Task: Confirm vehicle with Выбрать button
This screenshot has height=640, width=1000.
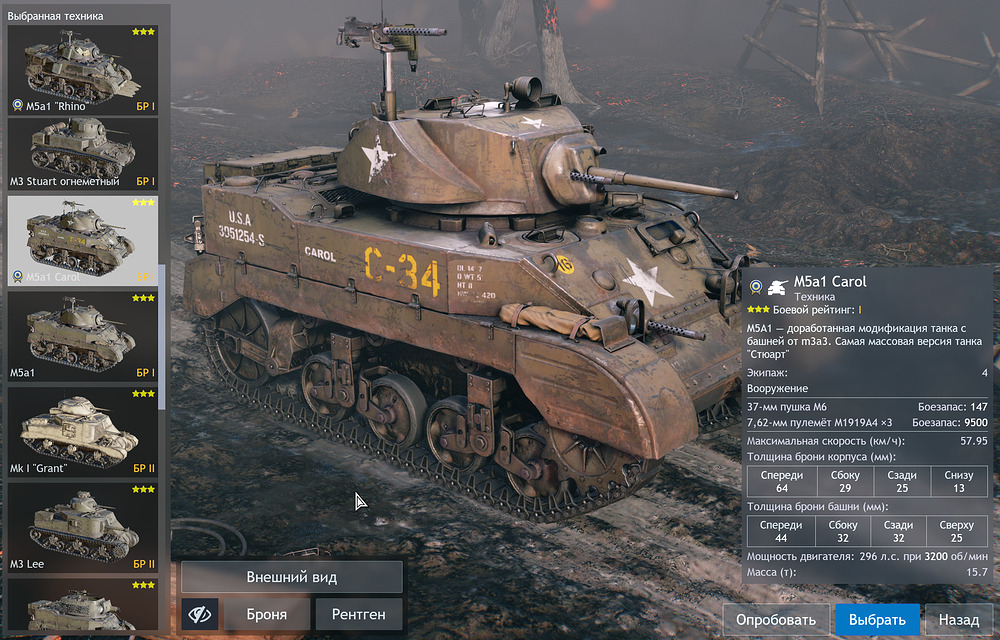Action: 876,620
